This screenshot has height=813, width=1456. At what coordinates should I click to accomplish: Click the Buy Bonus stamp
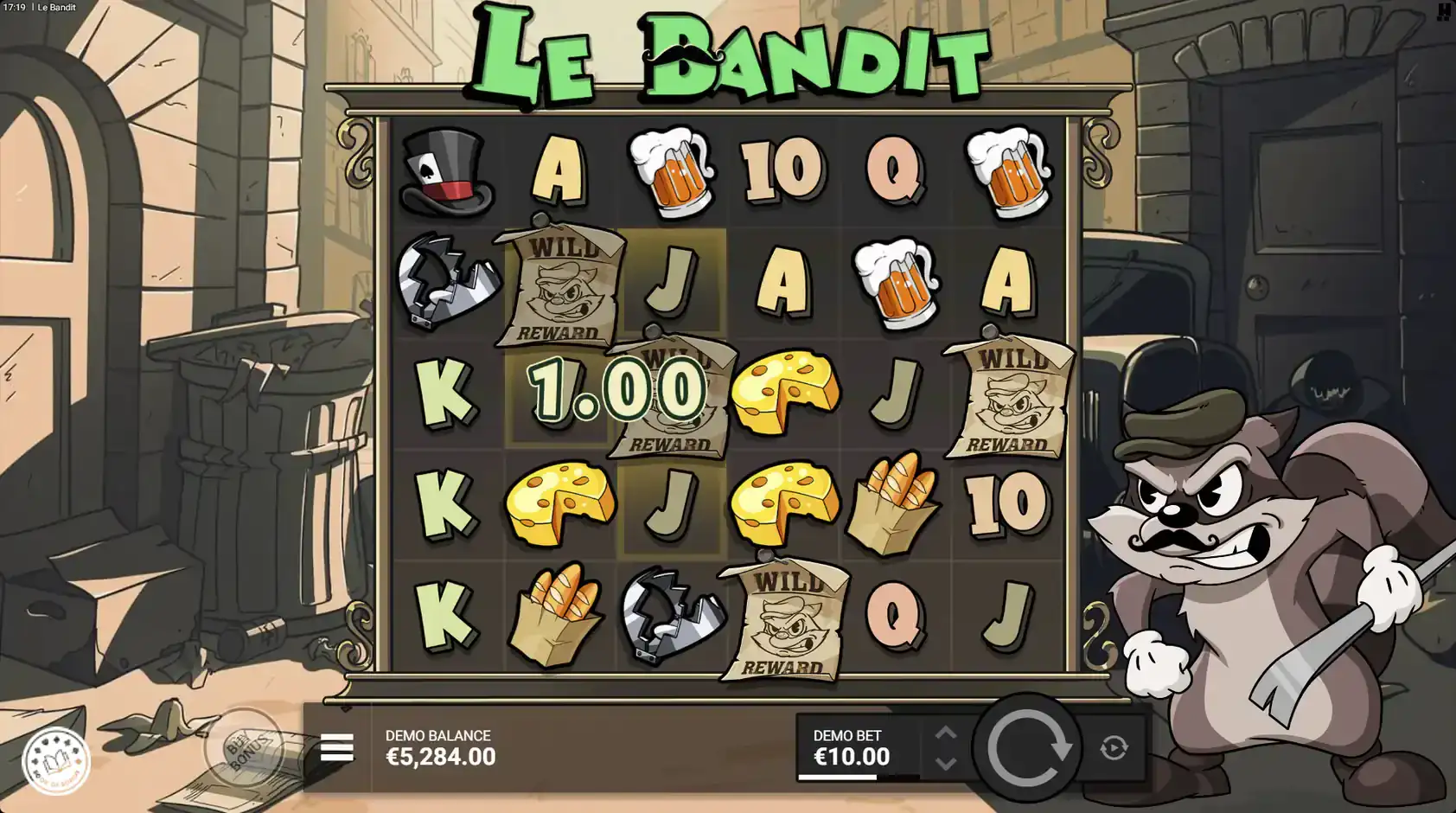click(x=246, y=751)
